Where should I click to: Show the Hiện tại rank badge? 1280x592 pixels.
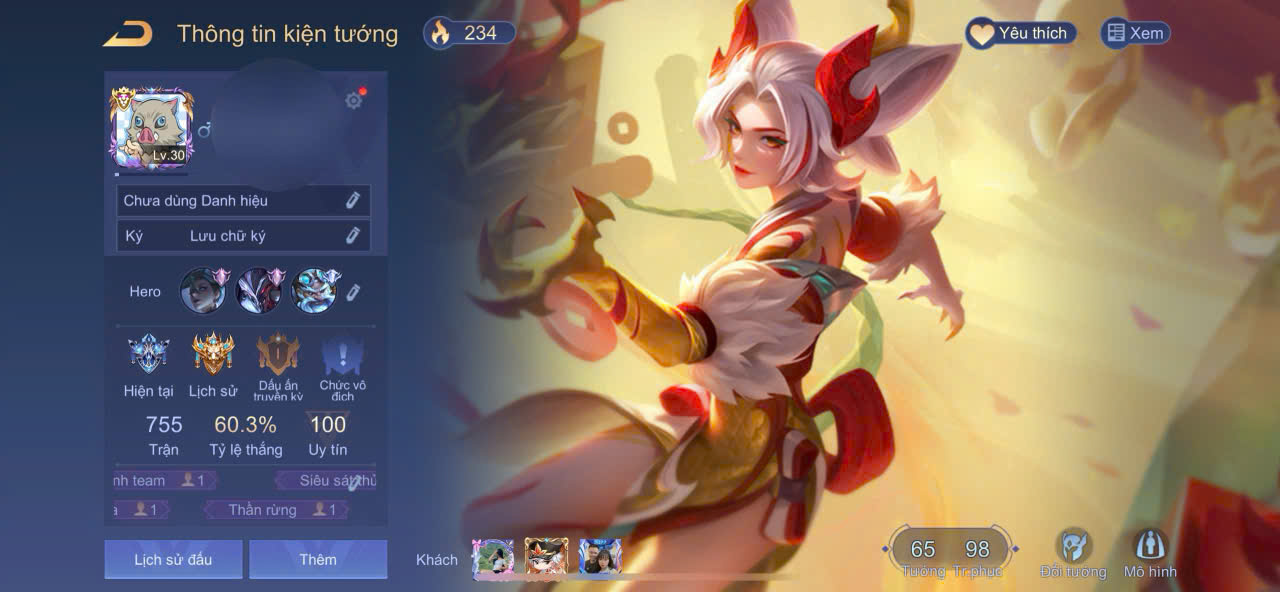click(x=148, y=355)
